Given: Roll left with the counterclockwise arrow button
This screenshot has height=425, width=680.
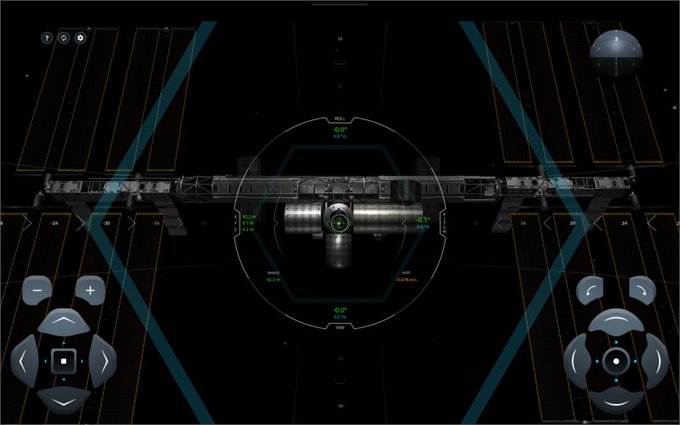Looking at the screenshot, I should pyautogui.click(x=590, y=291).
